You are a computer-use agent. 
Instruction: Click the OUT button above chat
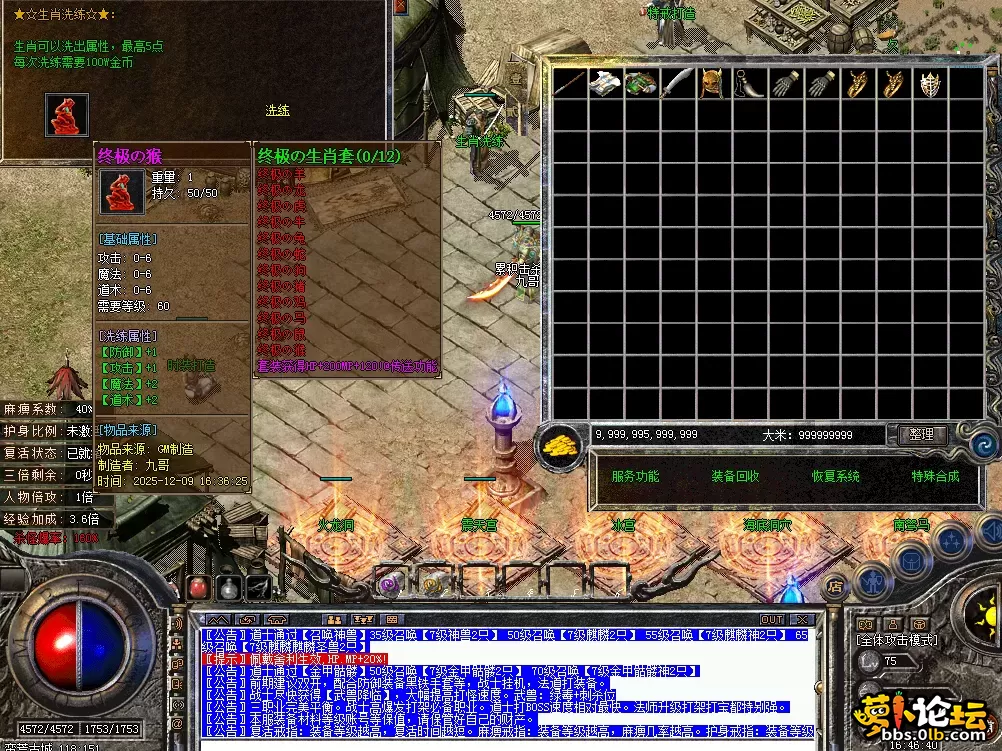pyautogui.click(x=772, y=620)
